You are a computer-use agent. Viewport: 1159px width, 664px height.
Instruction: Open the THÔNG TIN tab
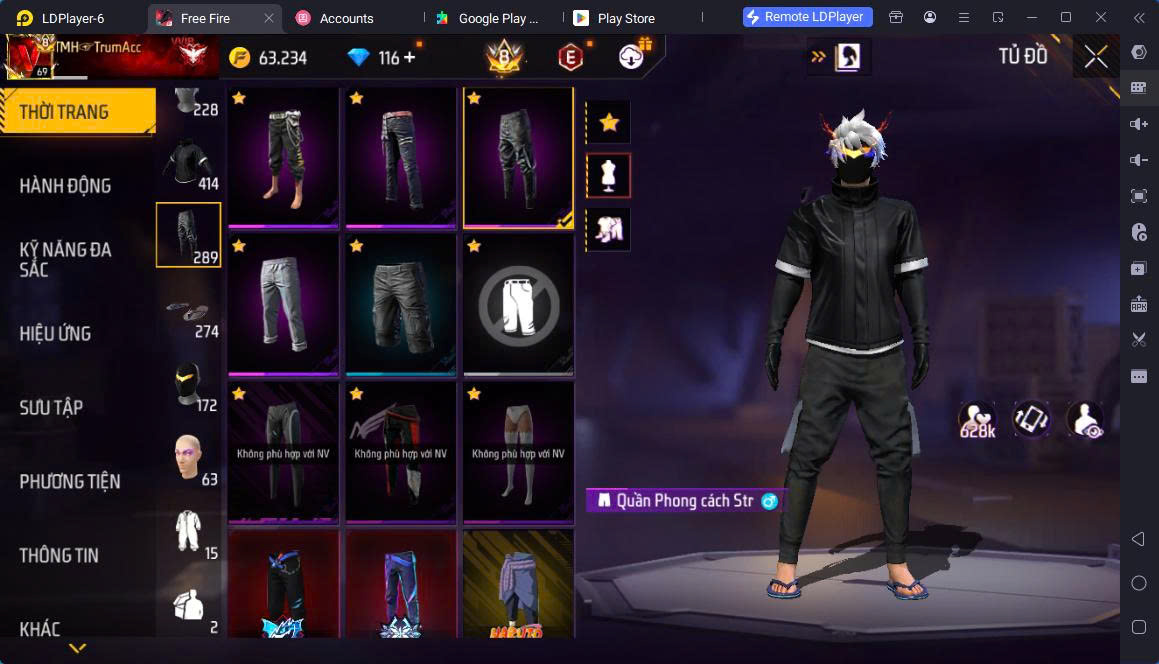tap(59, 555)
